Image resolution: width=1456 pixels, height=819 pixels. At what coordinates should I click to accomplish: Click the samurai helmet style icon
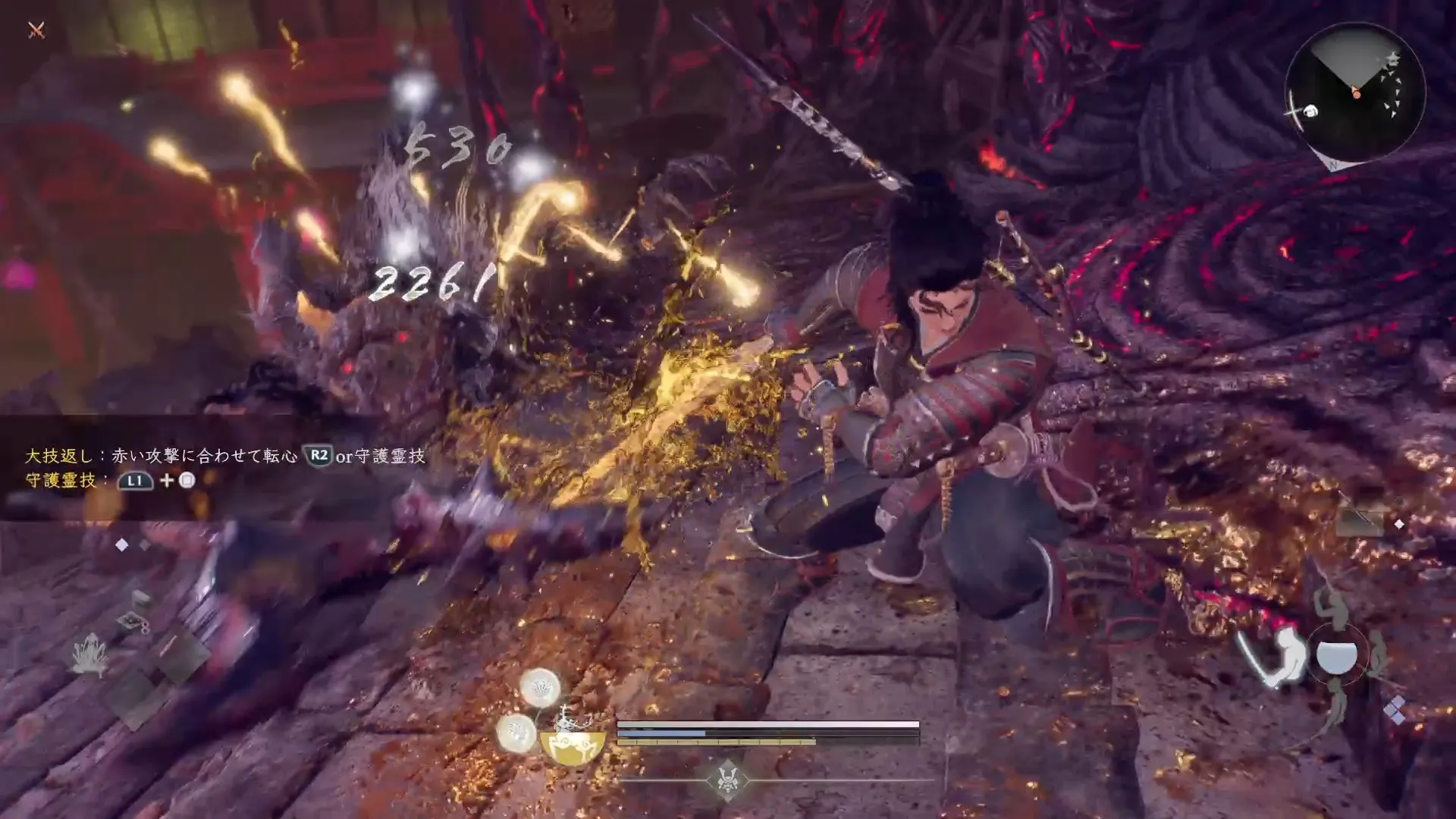(727, 780)
